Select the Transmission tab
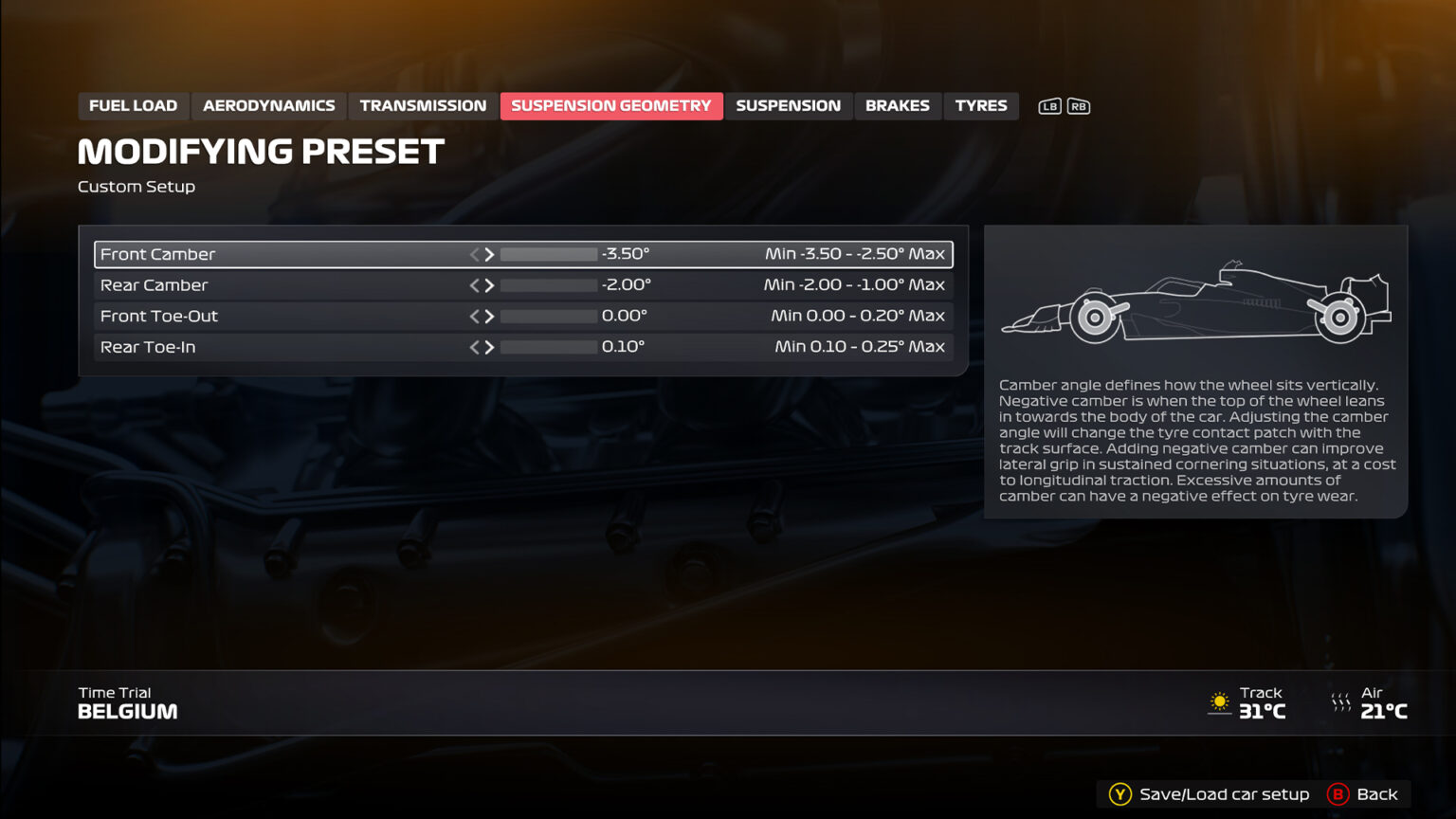The image size is (1456, 819). coord(423,106)
